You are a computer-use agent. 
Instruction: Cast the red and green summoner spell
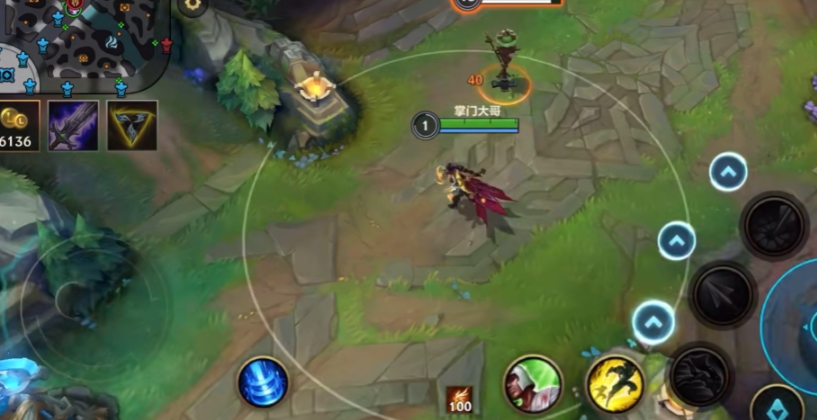coord(532,384)
